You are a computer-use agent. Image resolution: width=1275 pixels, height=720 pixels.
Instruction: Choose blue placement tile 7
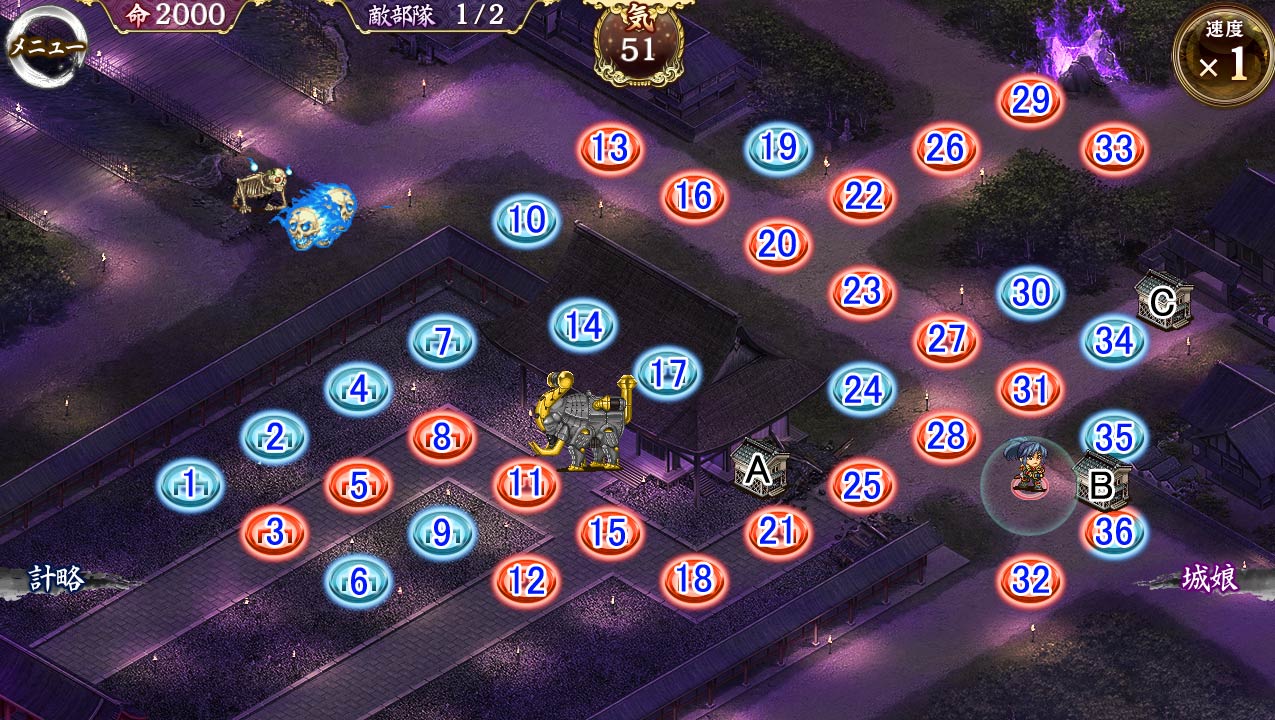pos(442,342)
